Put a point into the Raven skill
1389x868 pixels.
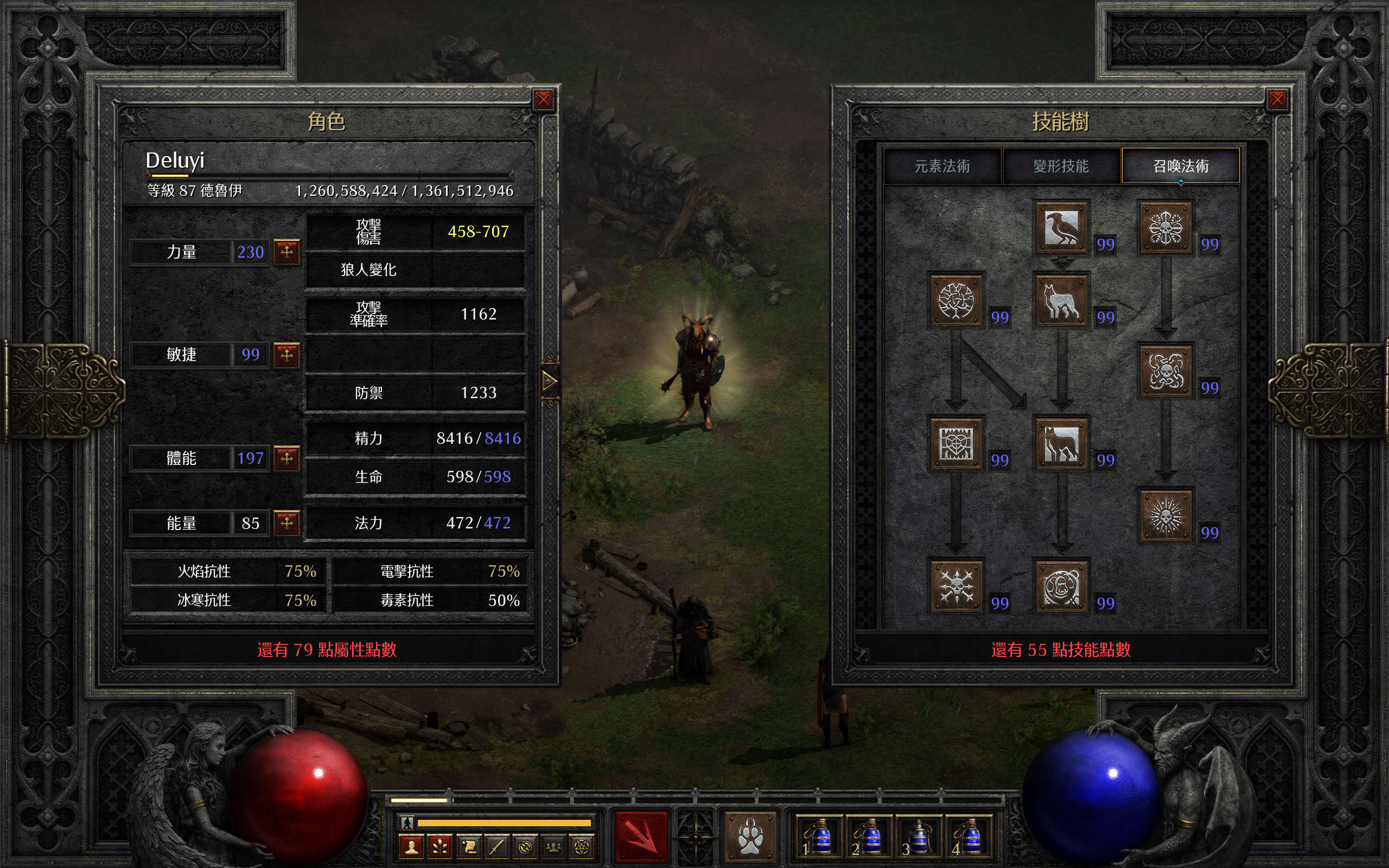[1061, 227]
